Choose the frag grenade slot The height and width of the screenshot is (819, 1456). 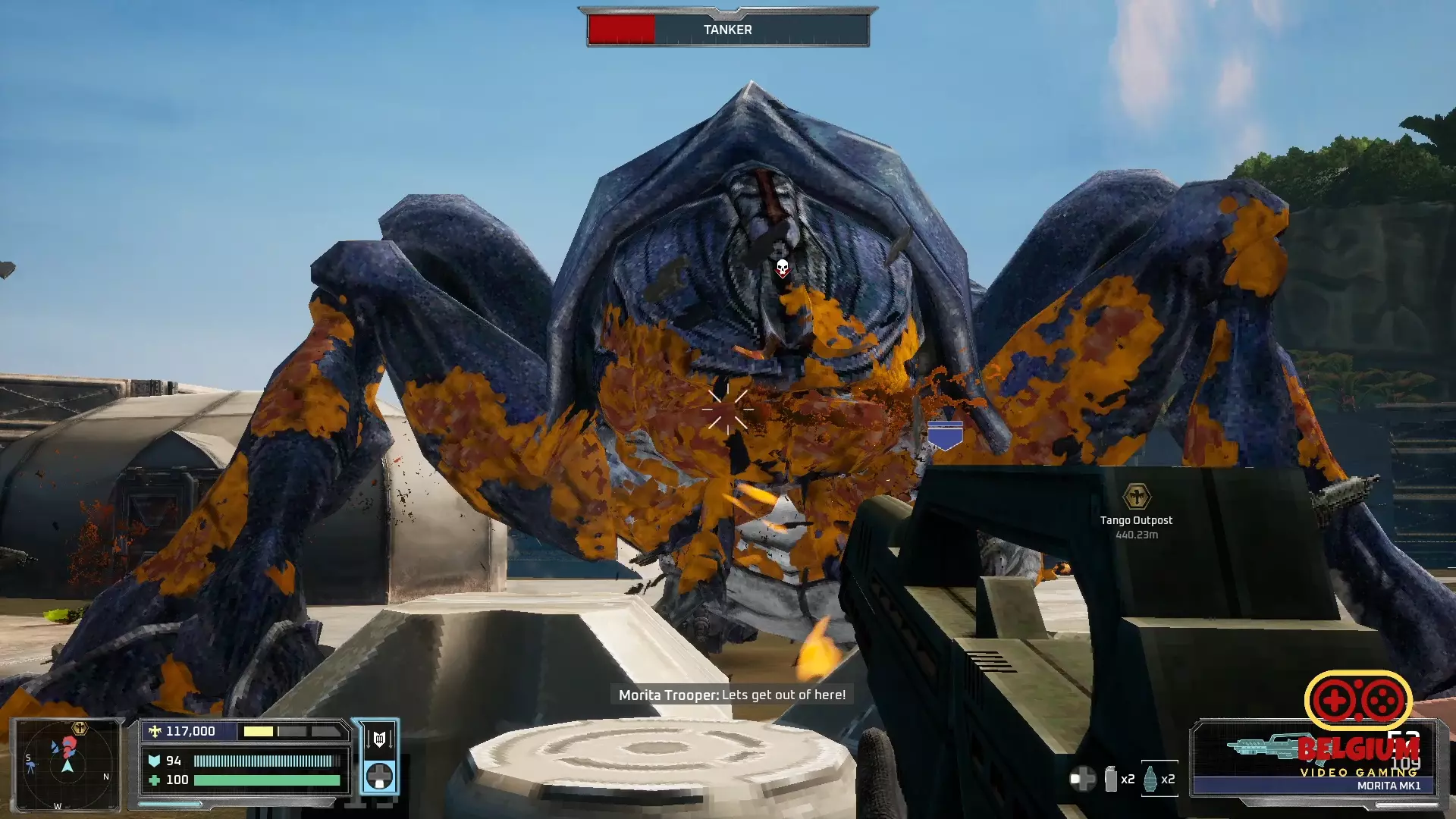click(x=1150, y=779)
